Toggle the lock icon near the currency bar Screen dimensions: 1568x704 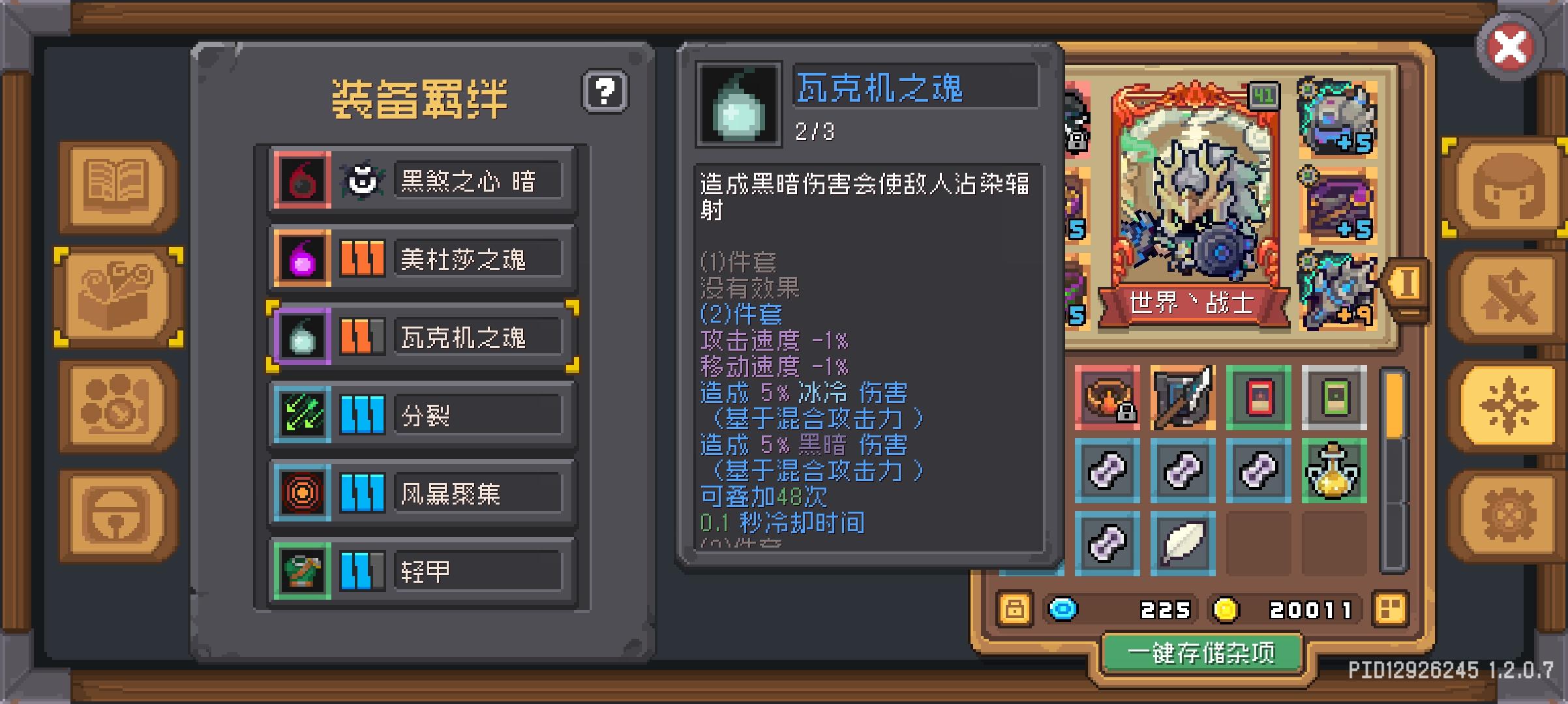(x=1014, y=609)
